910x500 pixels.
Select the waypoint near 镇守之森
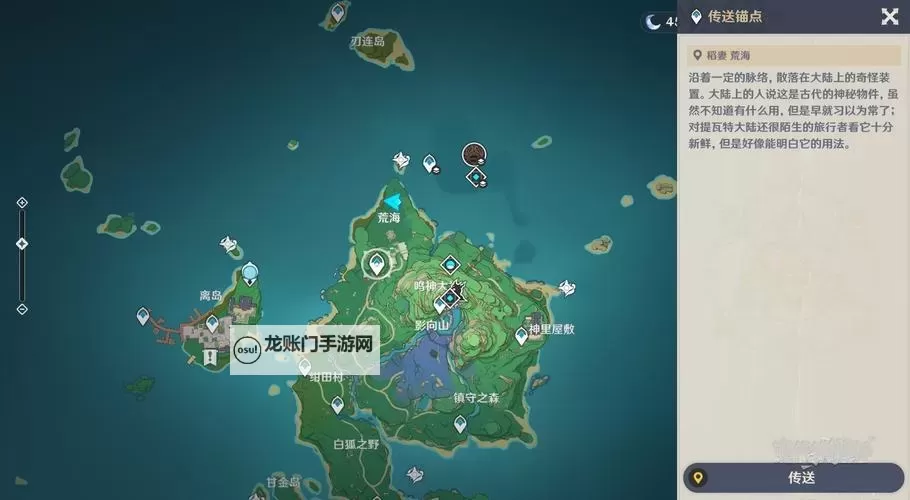460,424
